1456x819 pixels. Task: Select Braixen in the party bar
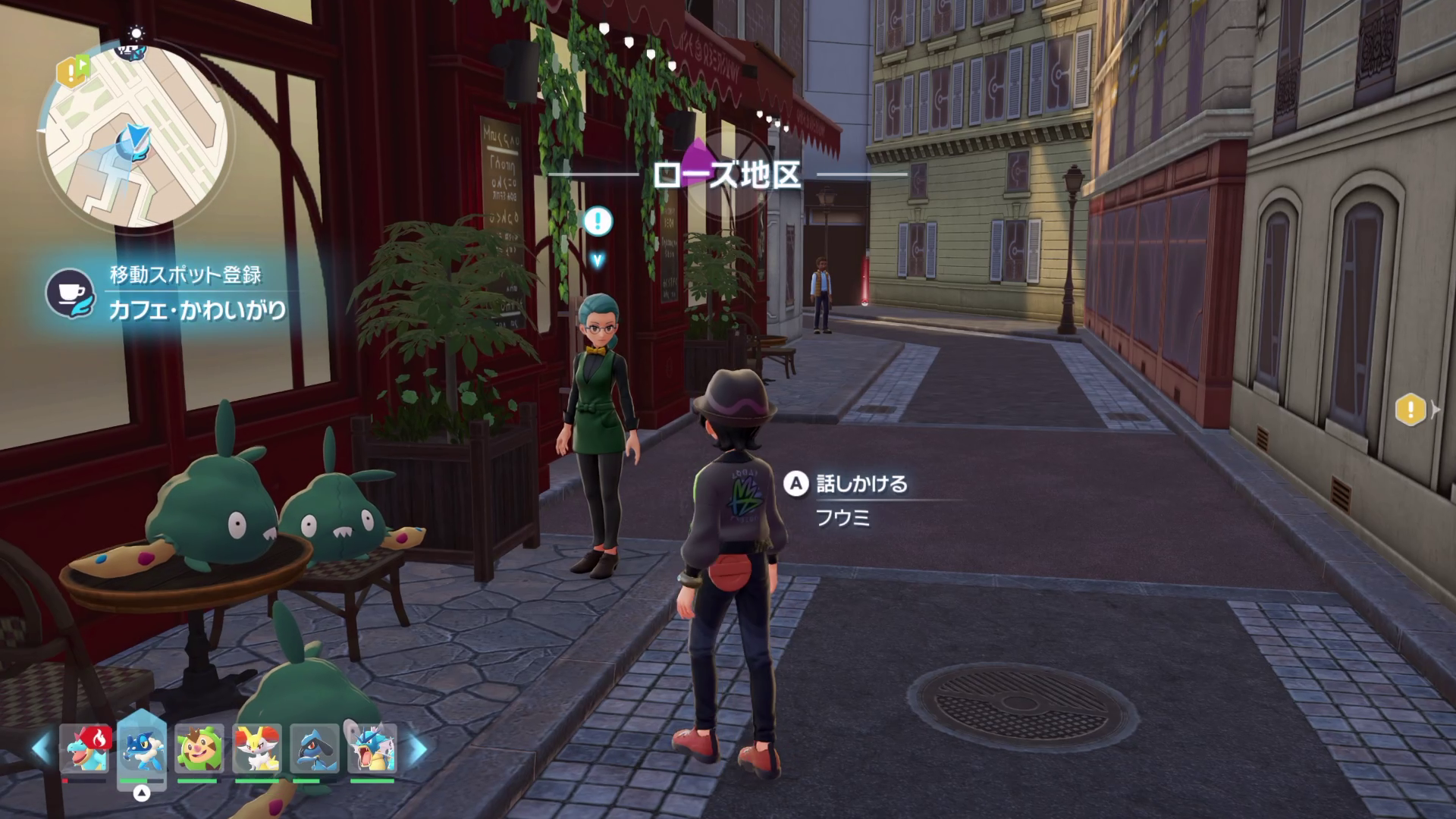(x=257, y=748)
